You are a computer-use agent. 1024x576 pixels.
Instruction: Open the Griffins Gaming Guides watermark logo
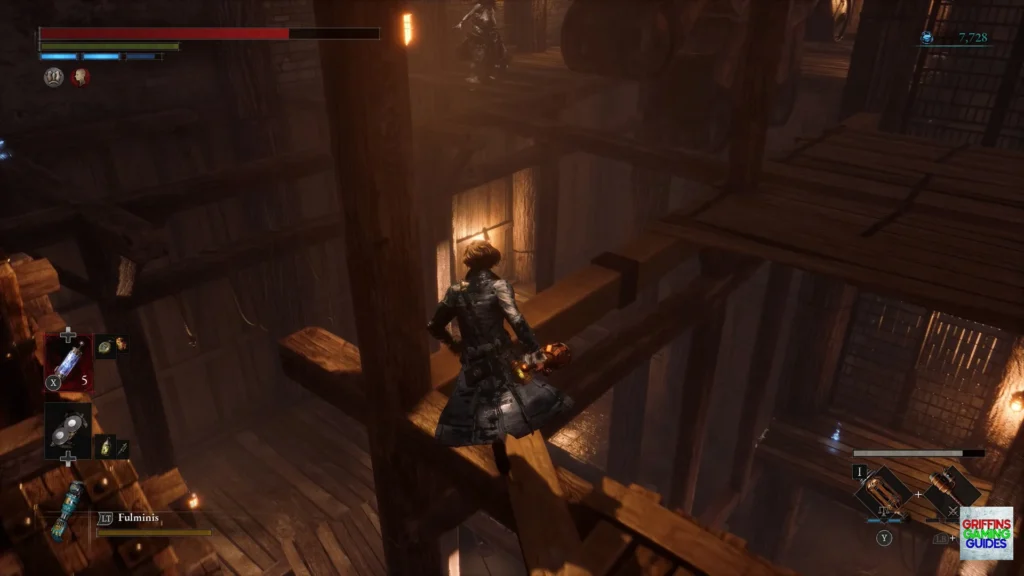tap(985, 532)
